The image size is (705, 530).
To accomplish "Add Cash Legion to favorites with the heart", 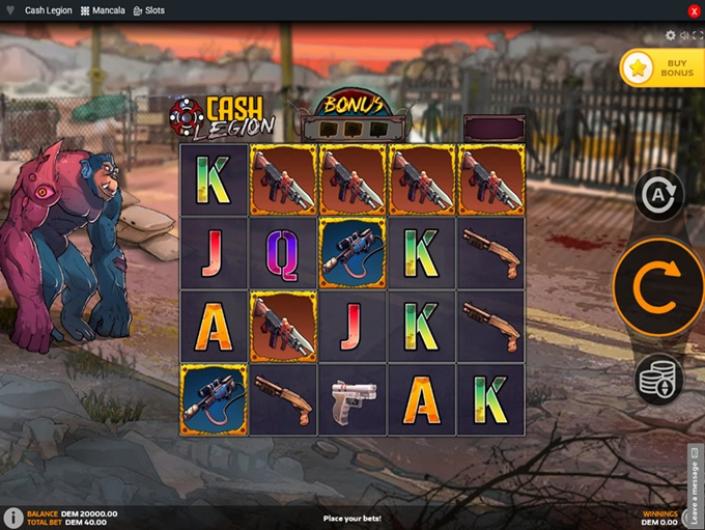I will pyautogui.click(x=10, y=10).
